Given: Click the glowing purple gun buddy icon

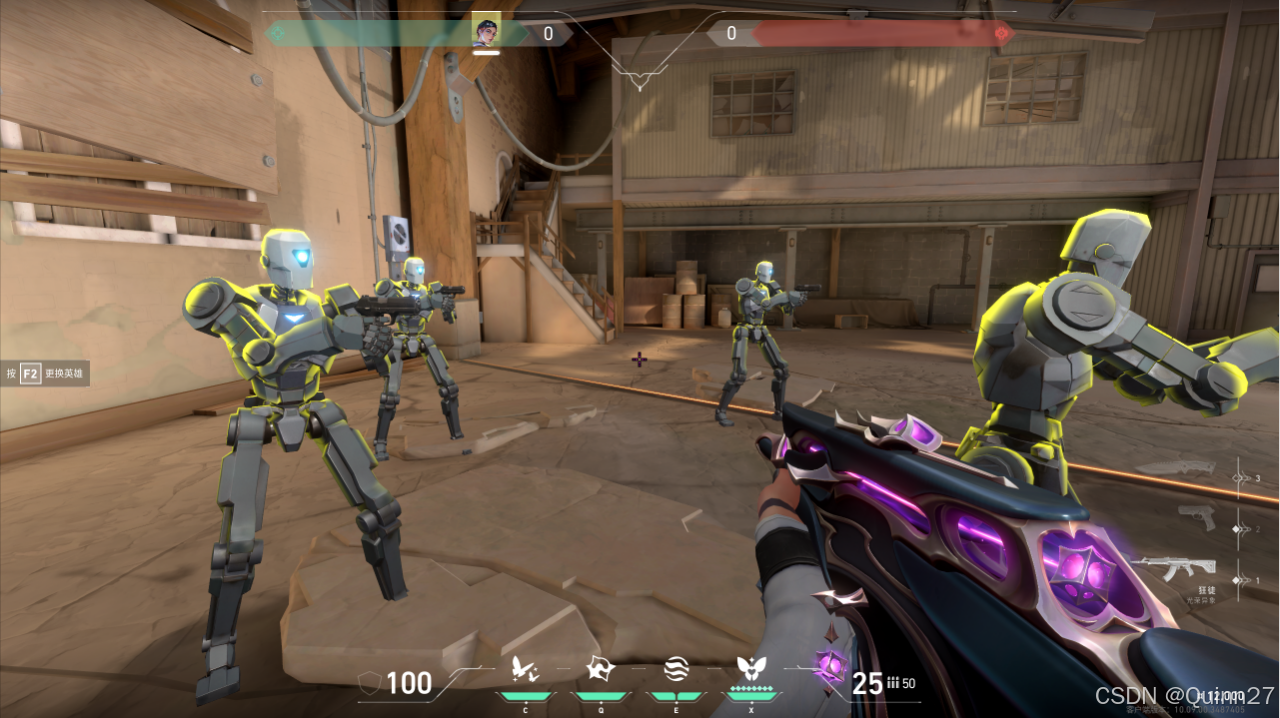Looking at the screenshot, I should [x=829, y=664].
